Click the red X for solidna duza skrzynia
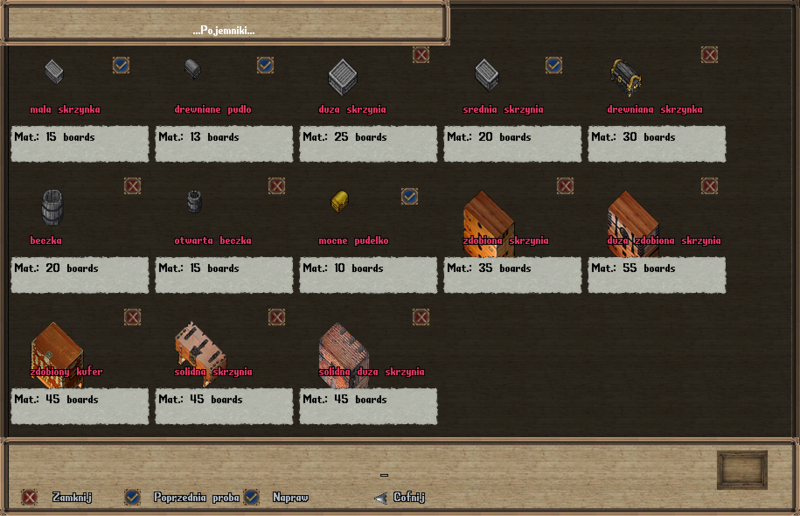The width and height of the screenshot is (800, 516). tap(421, 317)
